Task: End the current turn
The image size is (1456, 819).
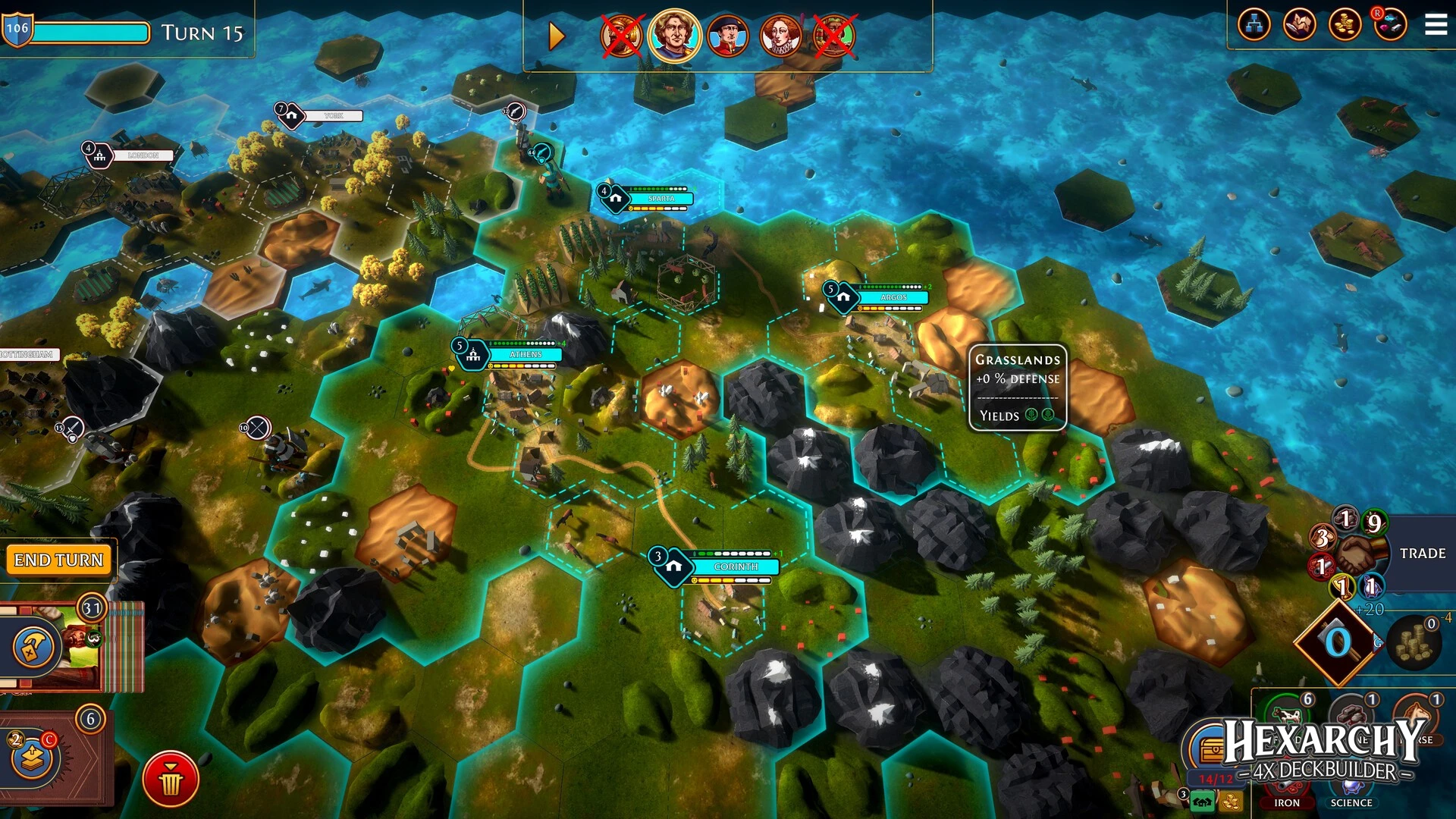Action: [58, 560]
